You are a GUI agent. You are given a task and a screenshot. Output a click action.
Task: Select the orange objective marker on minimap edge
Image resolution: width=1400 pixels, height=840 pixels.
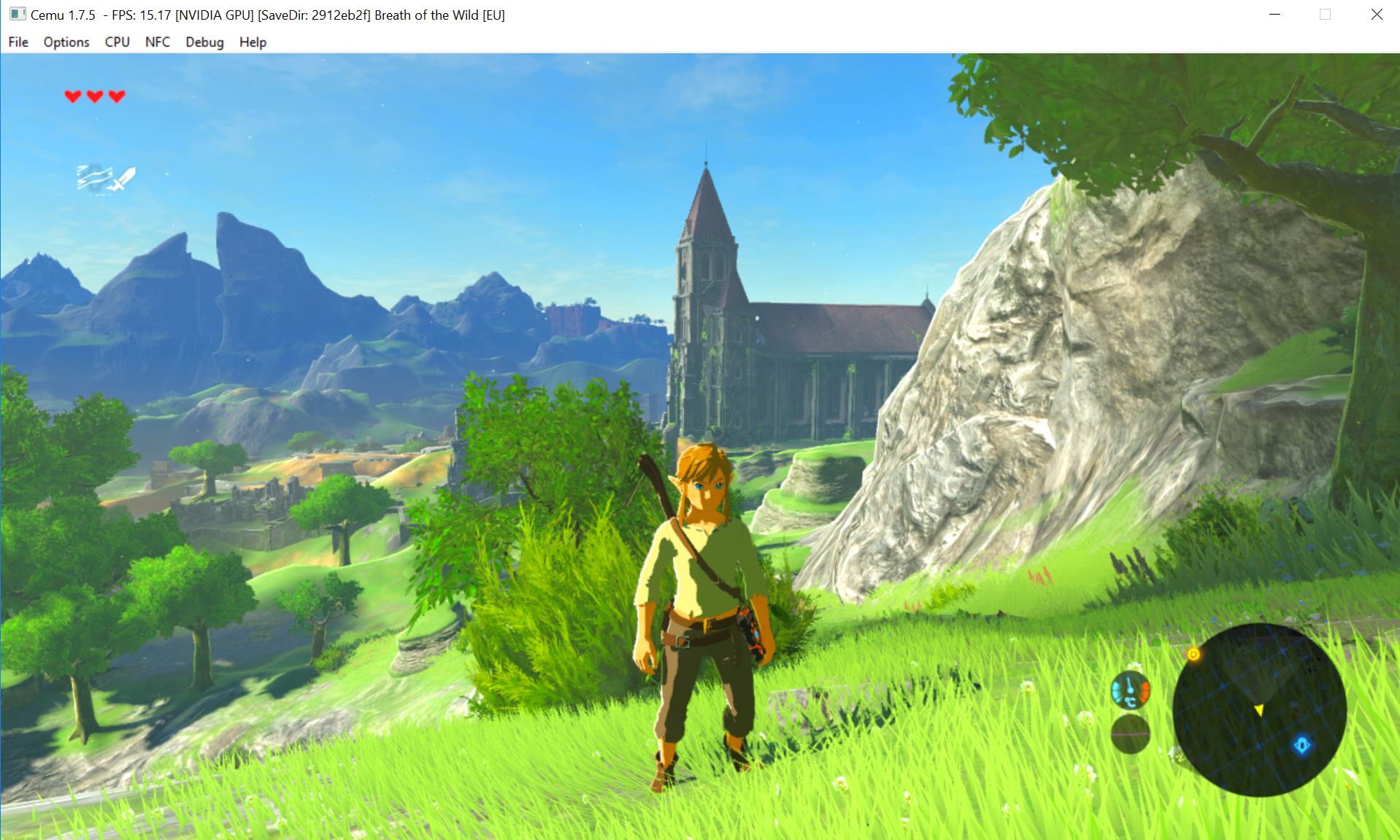coord(1193,655)
